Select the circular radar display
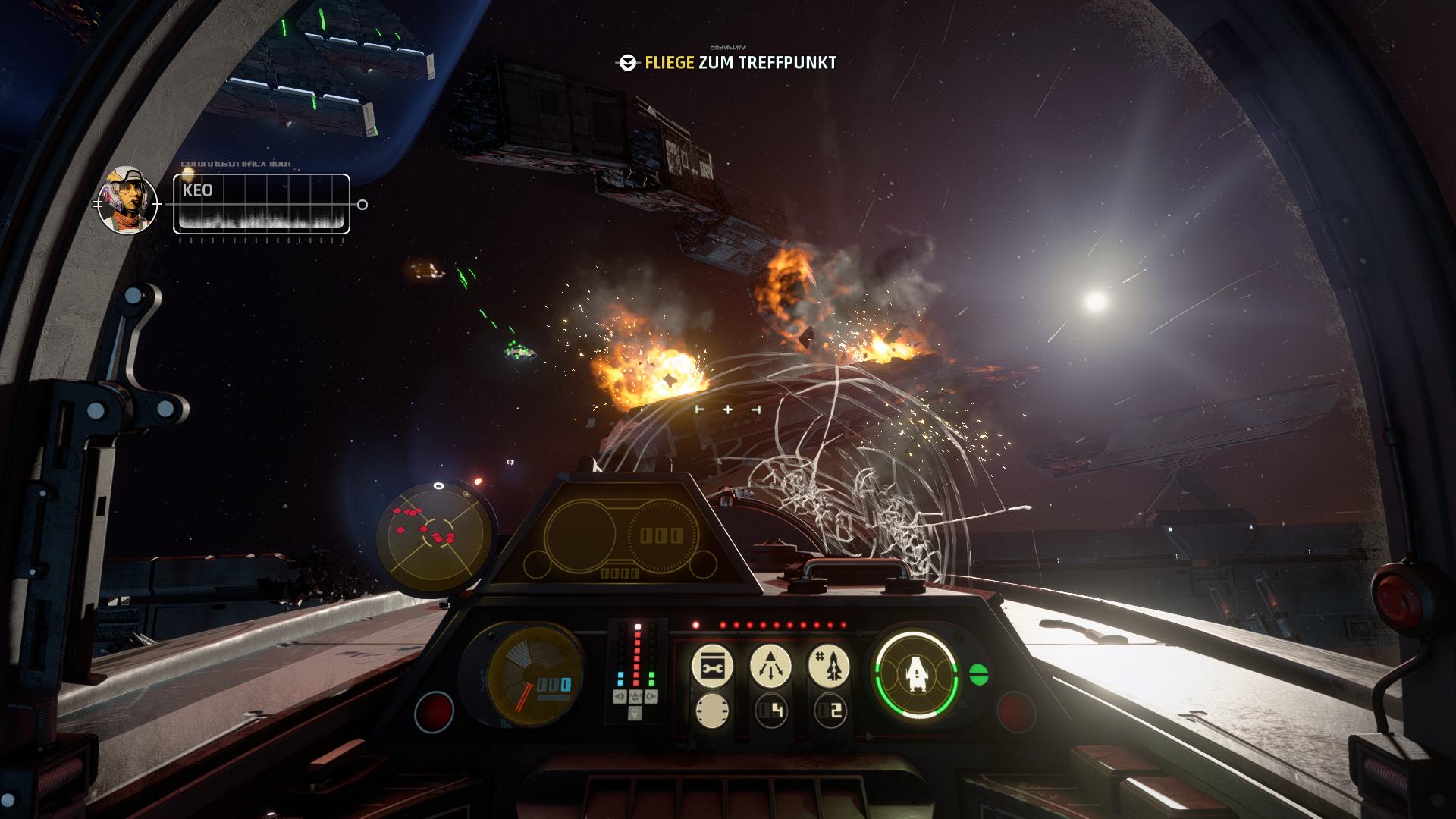The height and width of the screenshot is (819, 1456). tap(435, 536)
